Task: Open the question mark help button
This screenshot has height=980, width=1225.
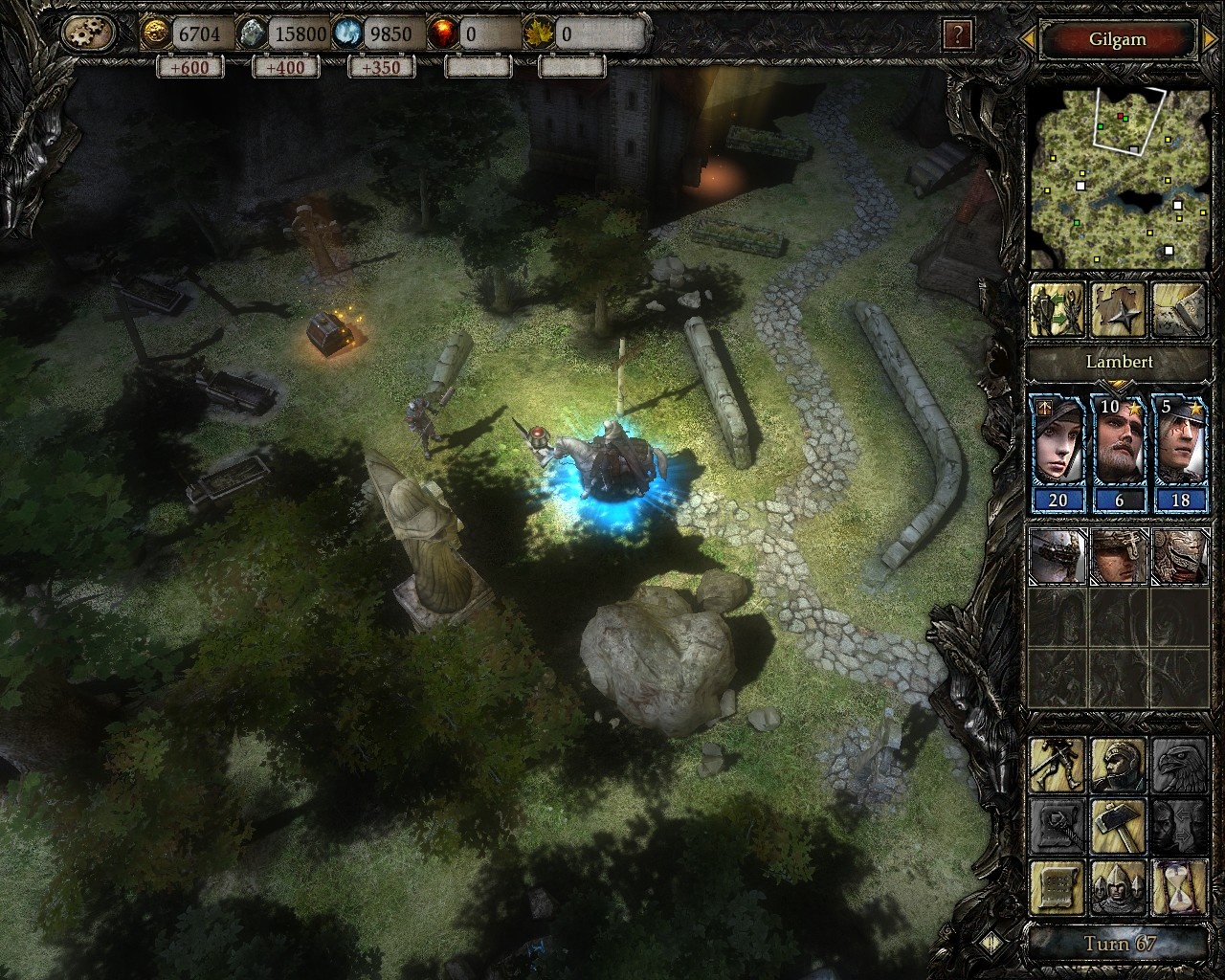Action: [x=957, y=35]
